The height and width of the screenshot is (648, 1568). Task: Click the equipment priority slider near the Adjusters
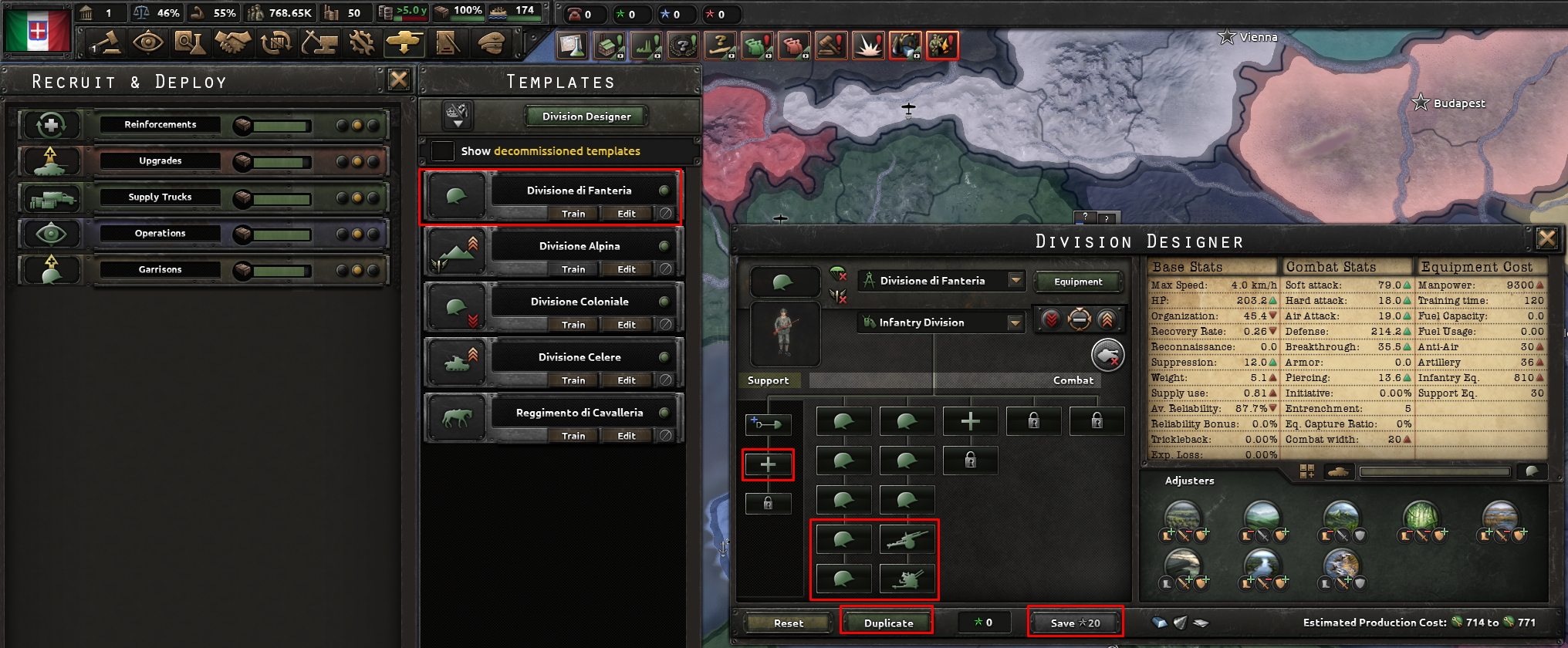tap(1435, 471)
